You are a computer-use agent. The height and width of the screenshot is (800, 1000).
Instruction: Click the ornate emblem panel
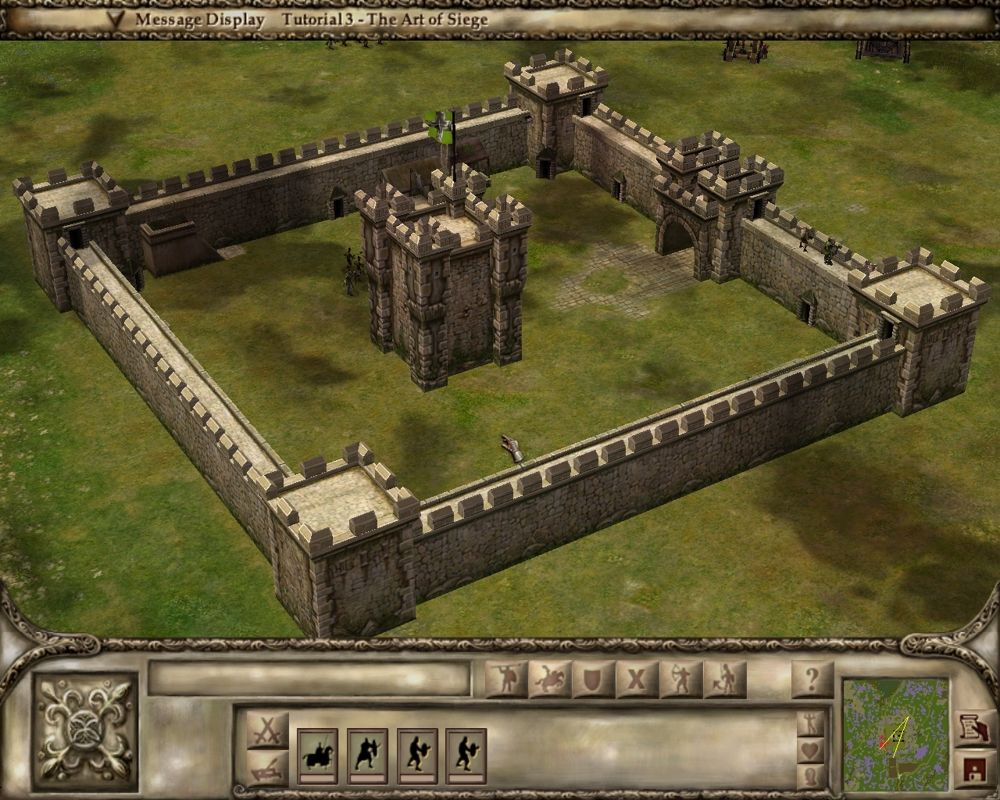tap(85, 727)
